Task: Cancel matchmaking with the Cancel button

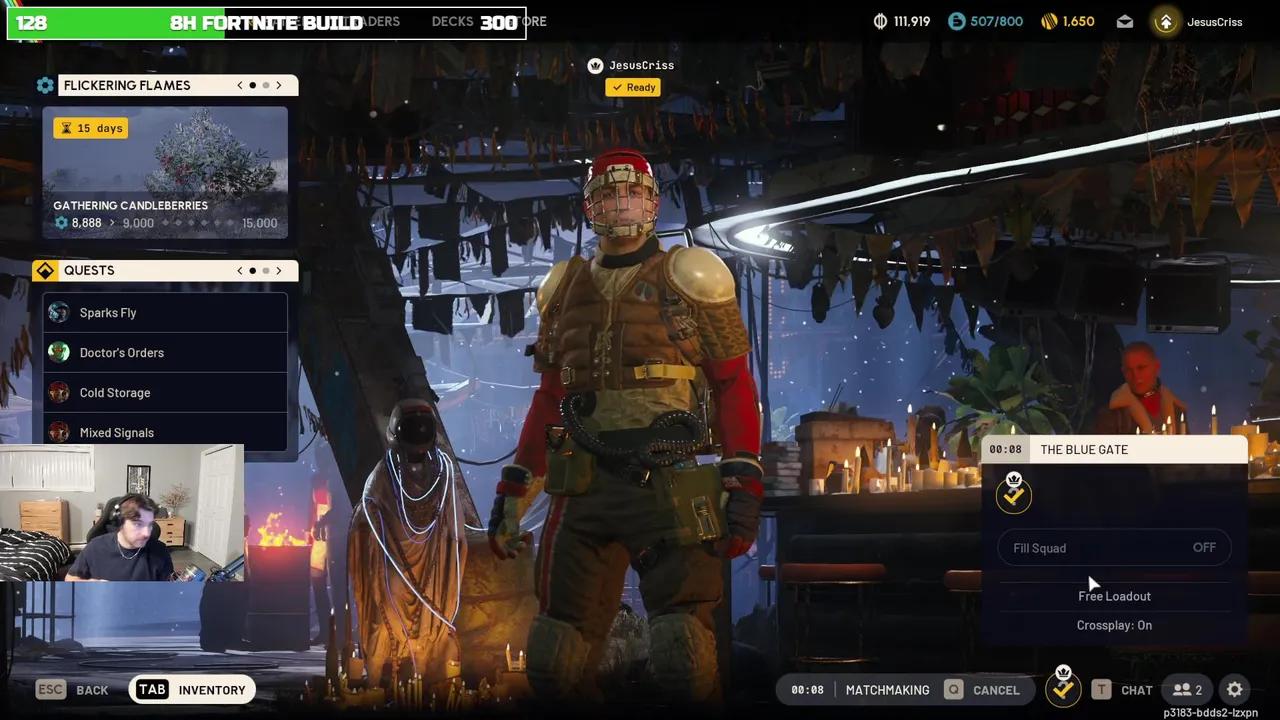Action: tap(997, 689)
